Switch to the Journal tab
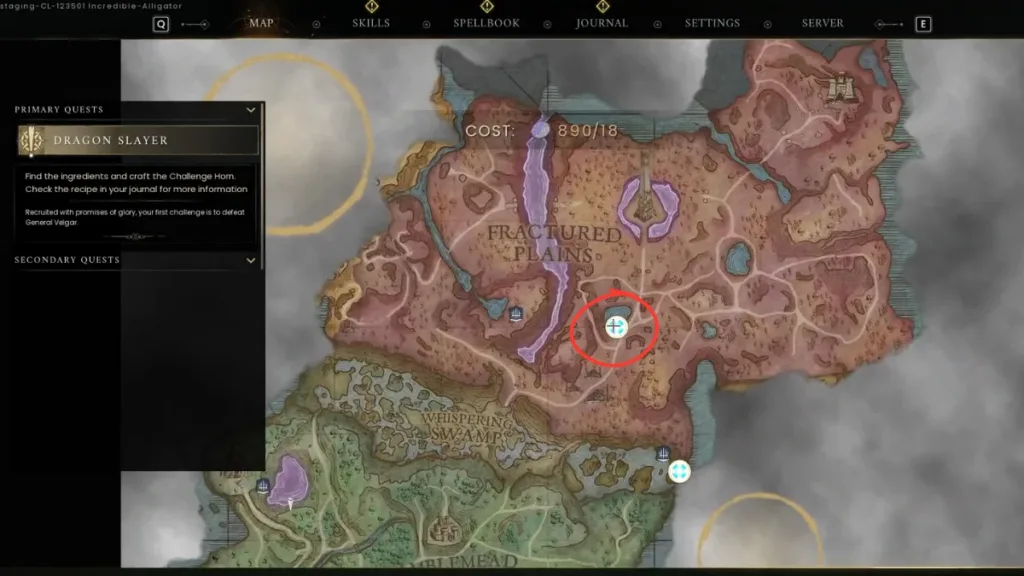The width and height of the screenshot is (1024, 576). pyautogui.click(x=602, y=23)
